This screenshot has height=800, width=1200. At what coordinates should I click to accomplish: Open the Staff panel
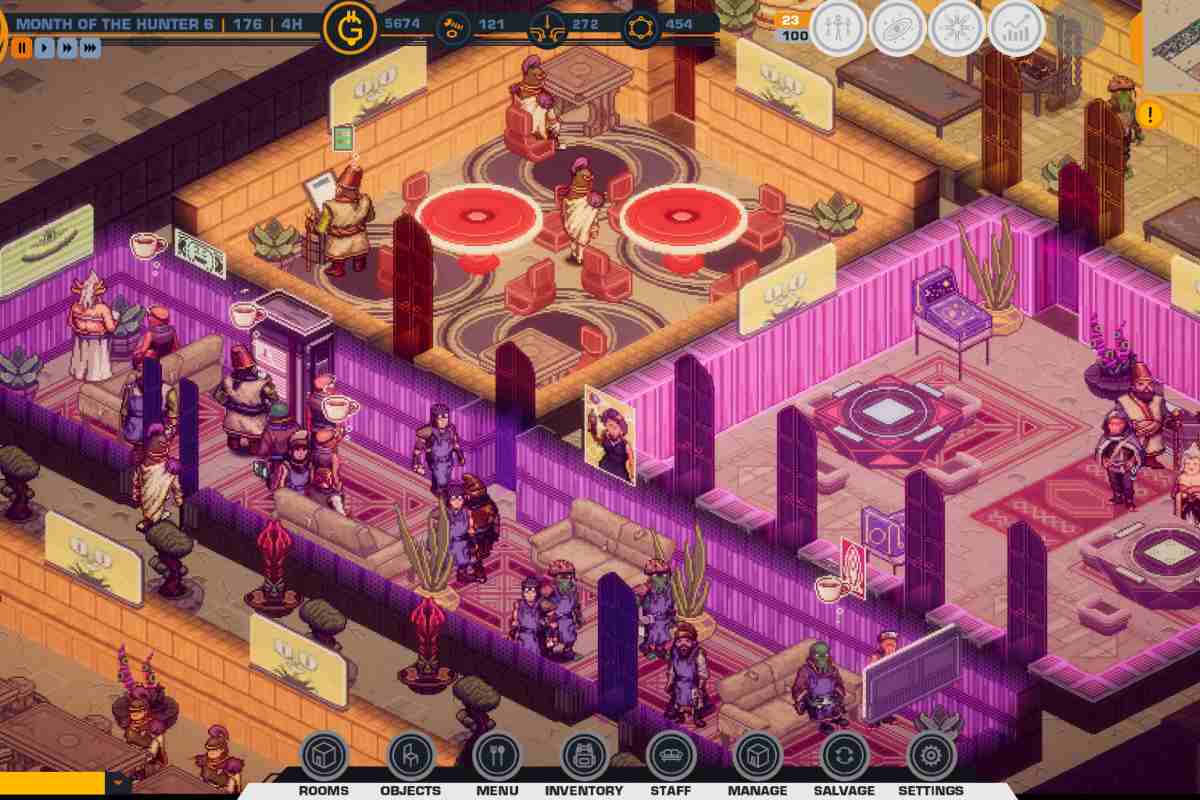click(x=670, y=757)
